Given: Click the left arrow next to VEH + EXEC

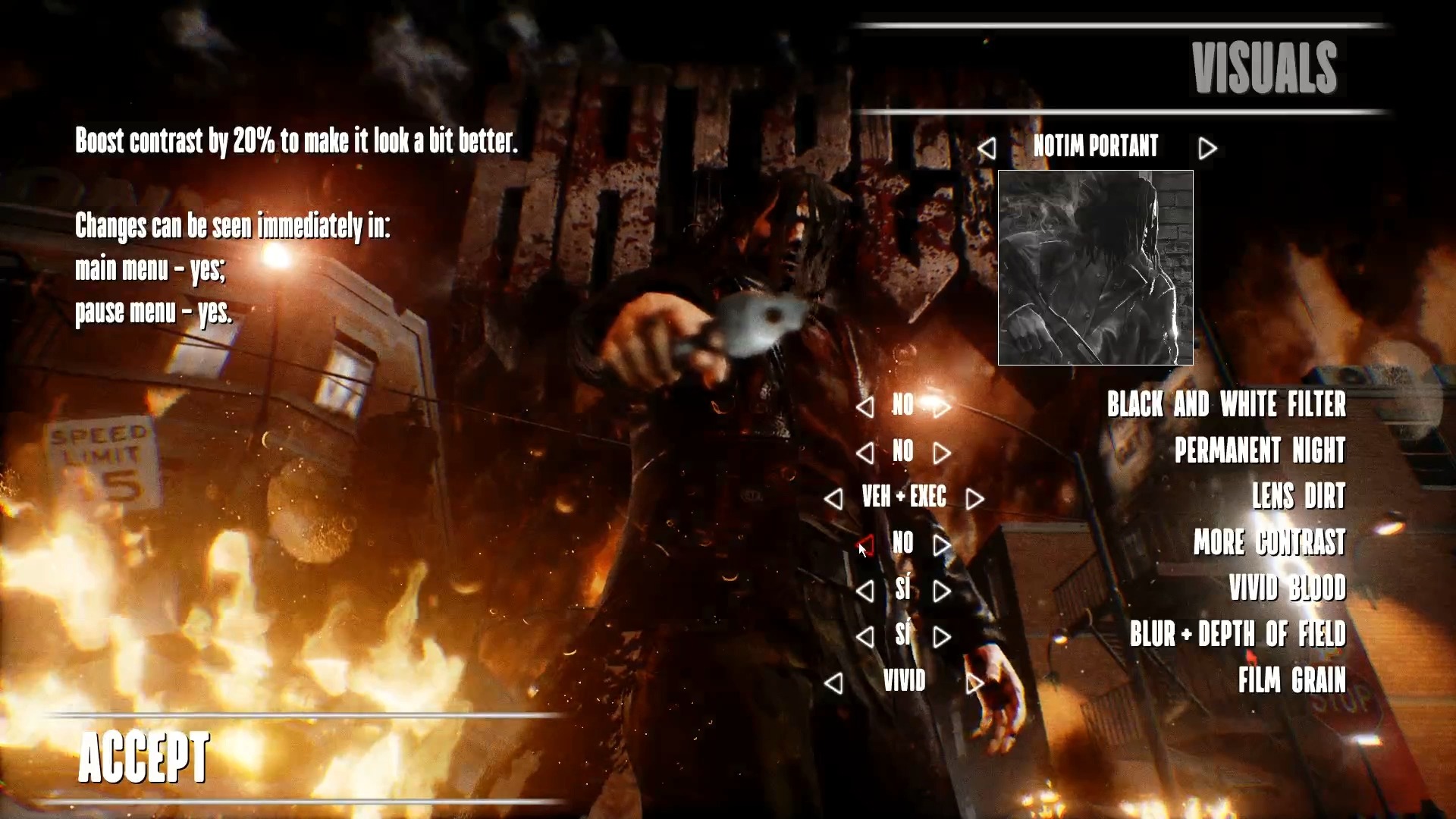Looking at the screenshot, I should tap(833, 499).
